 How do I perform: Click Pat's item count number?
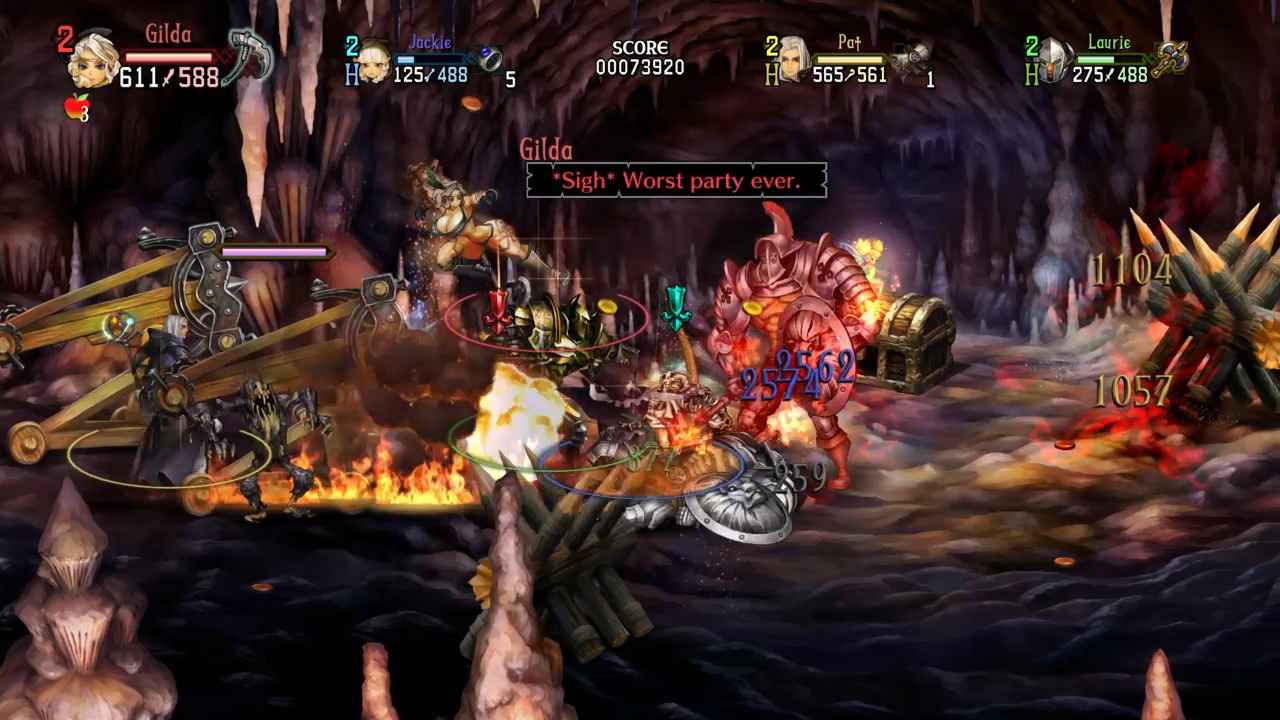coord(928,80)
